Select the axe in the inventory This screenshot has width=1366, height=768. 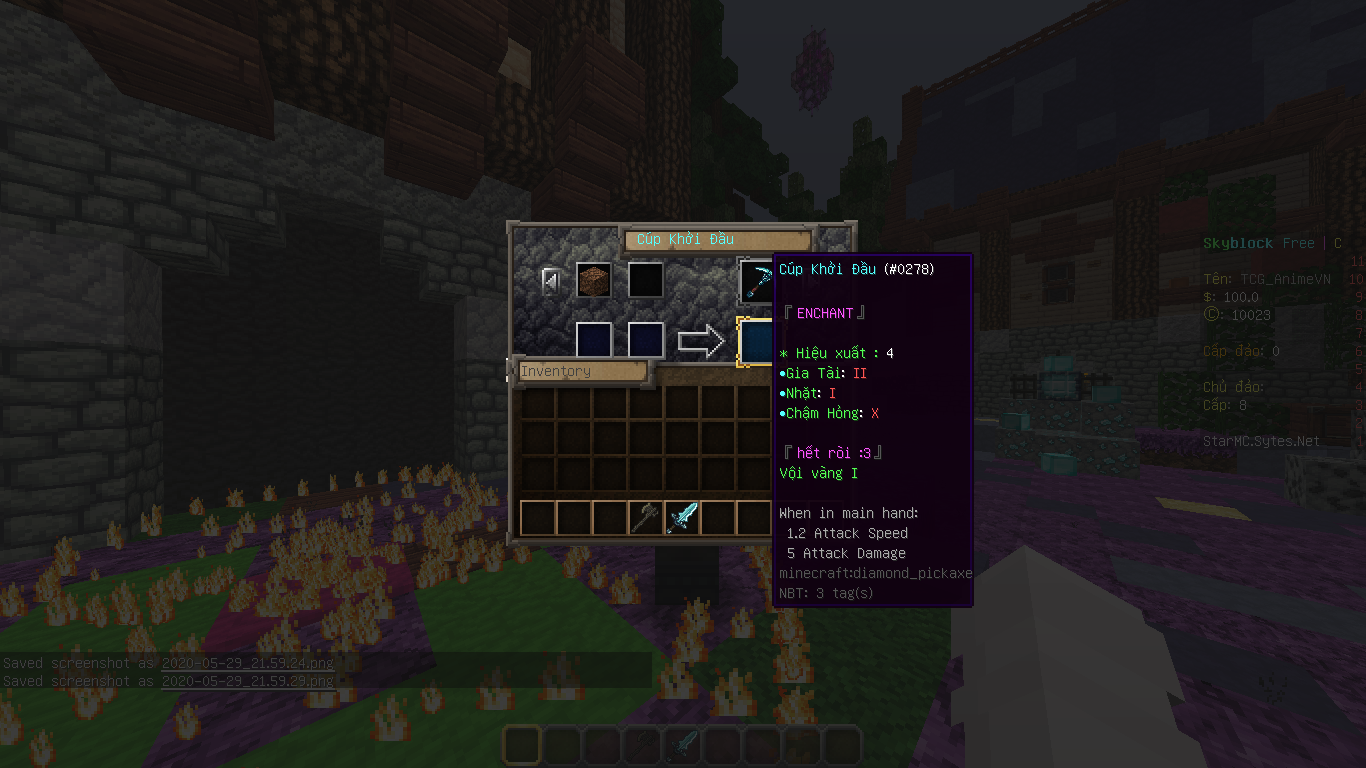[646, 518]
